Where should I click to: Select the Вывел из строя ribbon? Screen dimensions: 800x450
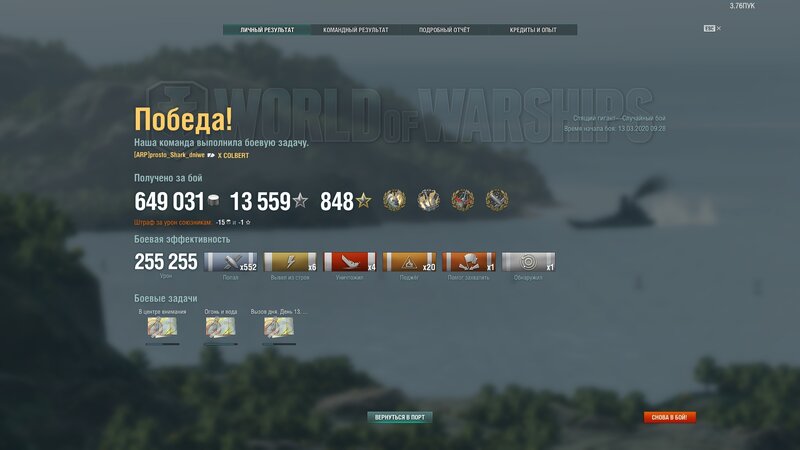(289, 262)
